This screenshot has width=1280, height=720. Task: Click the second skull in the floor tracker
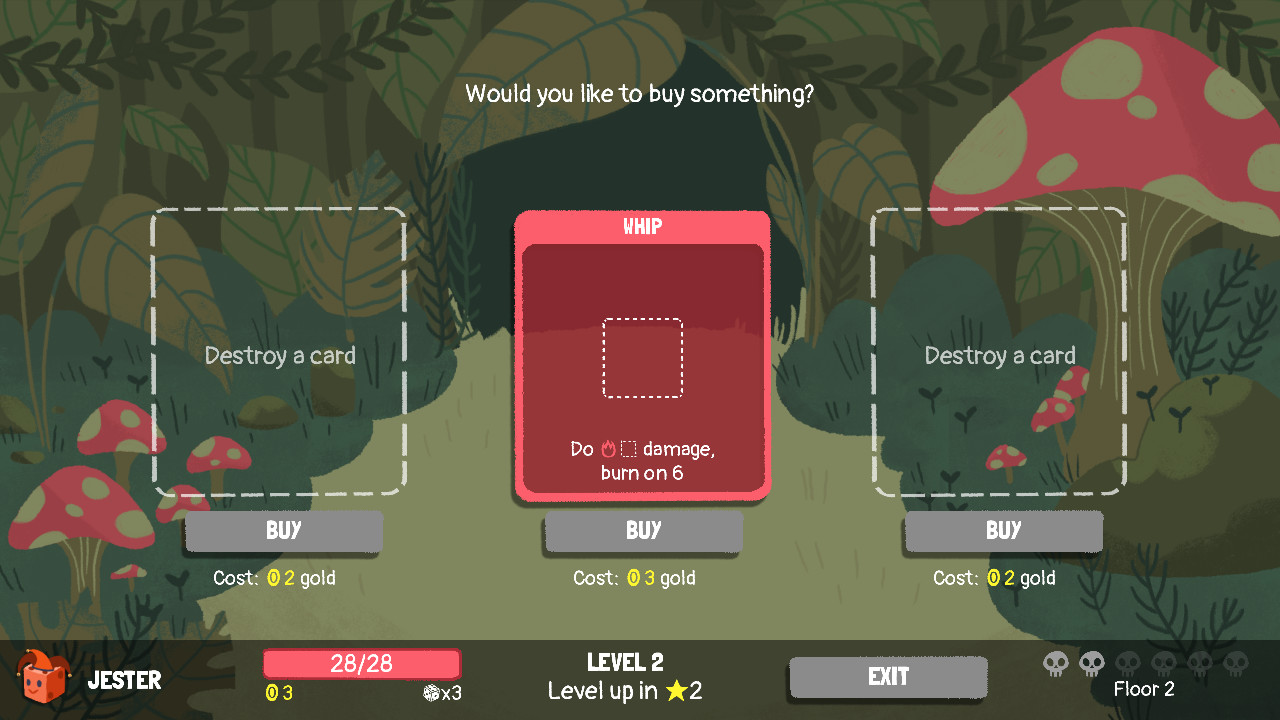coord(1091,662)
